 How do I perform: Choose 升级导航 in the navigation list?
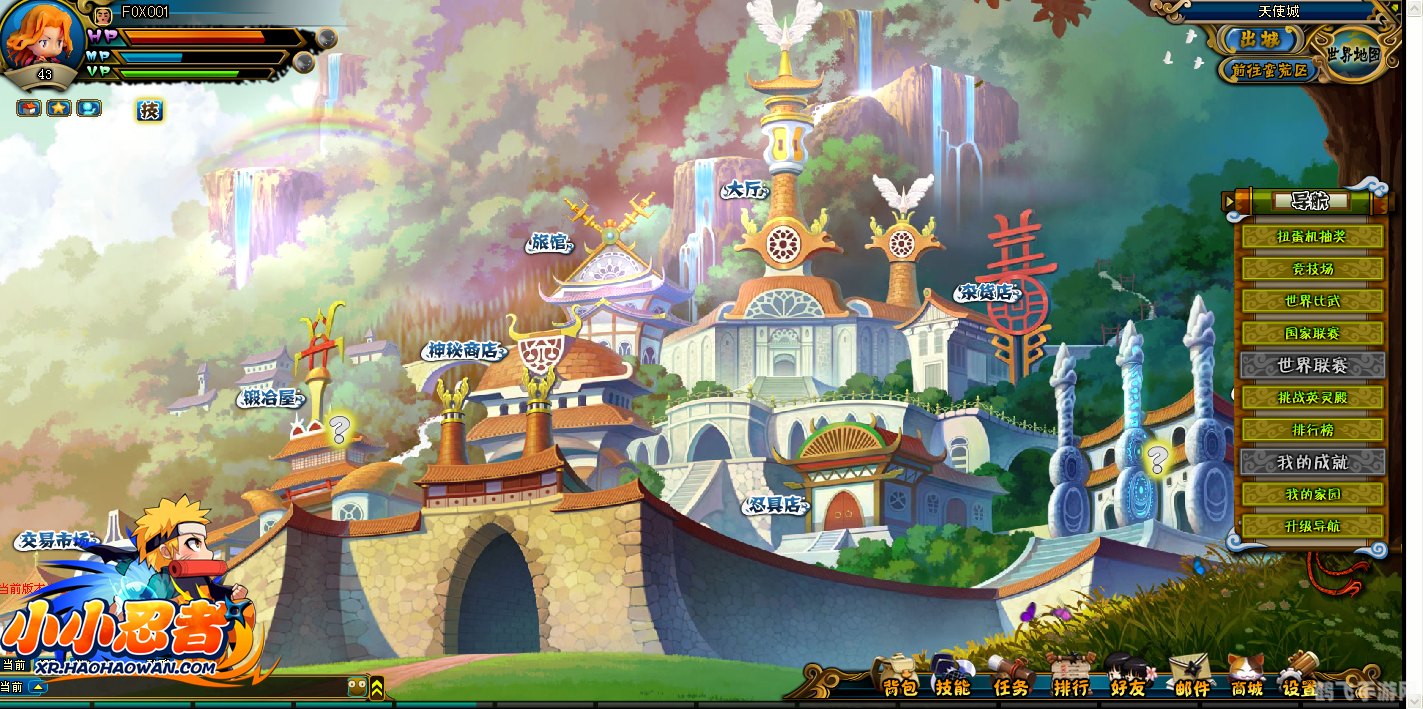(1312, 526)
